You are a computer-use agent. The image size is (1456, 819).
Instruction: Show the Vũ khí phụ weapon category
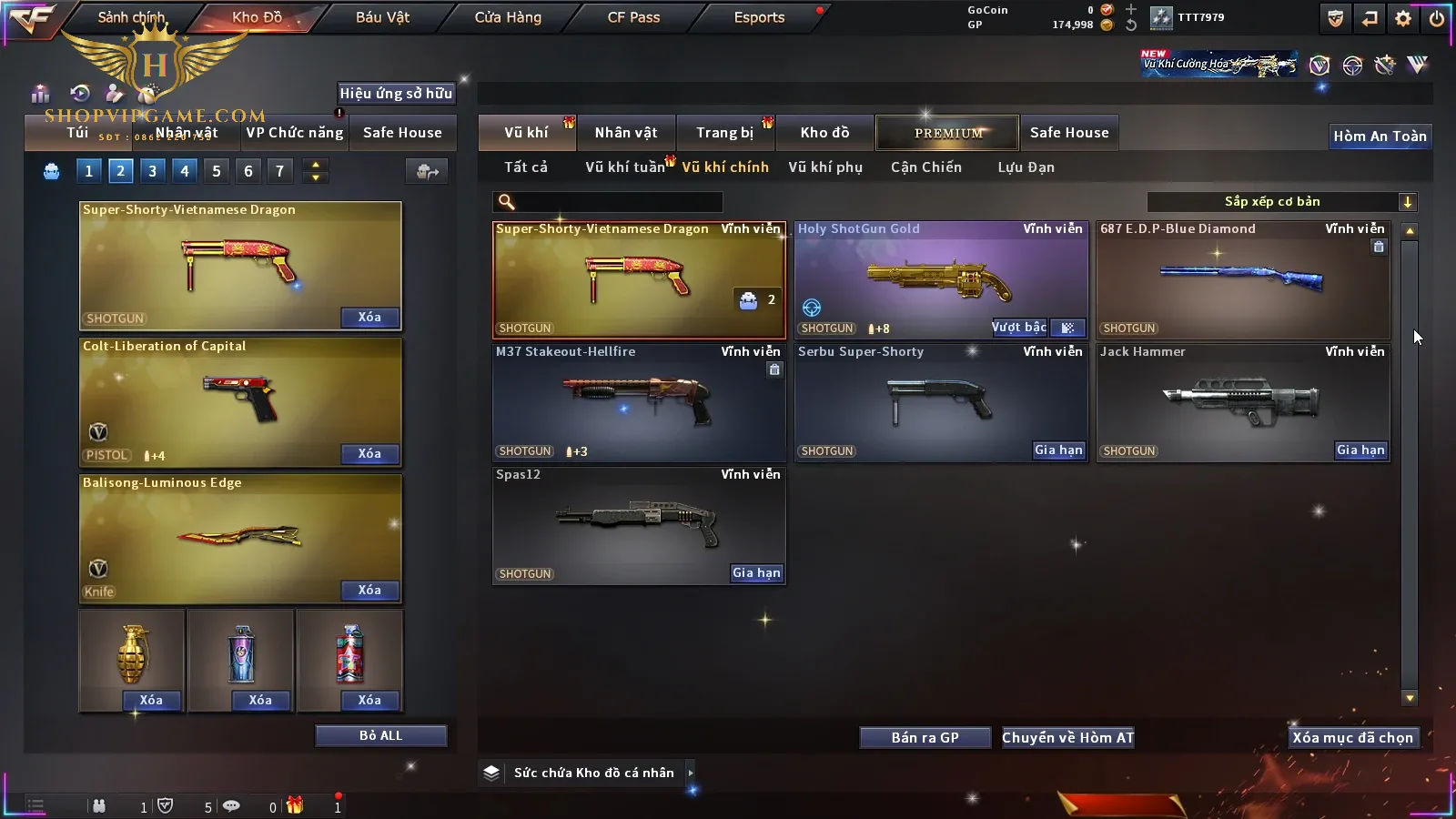(825, 167)
